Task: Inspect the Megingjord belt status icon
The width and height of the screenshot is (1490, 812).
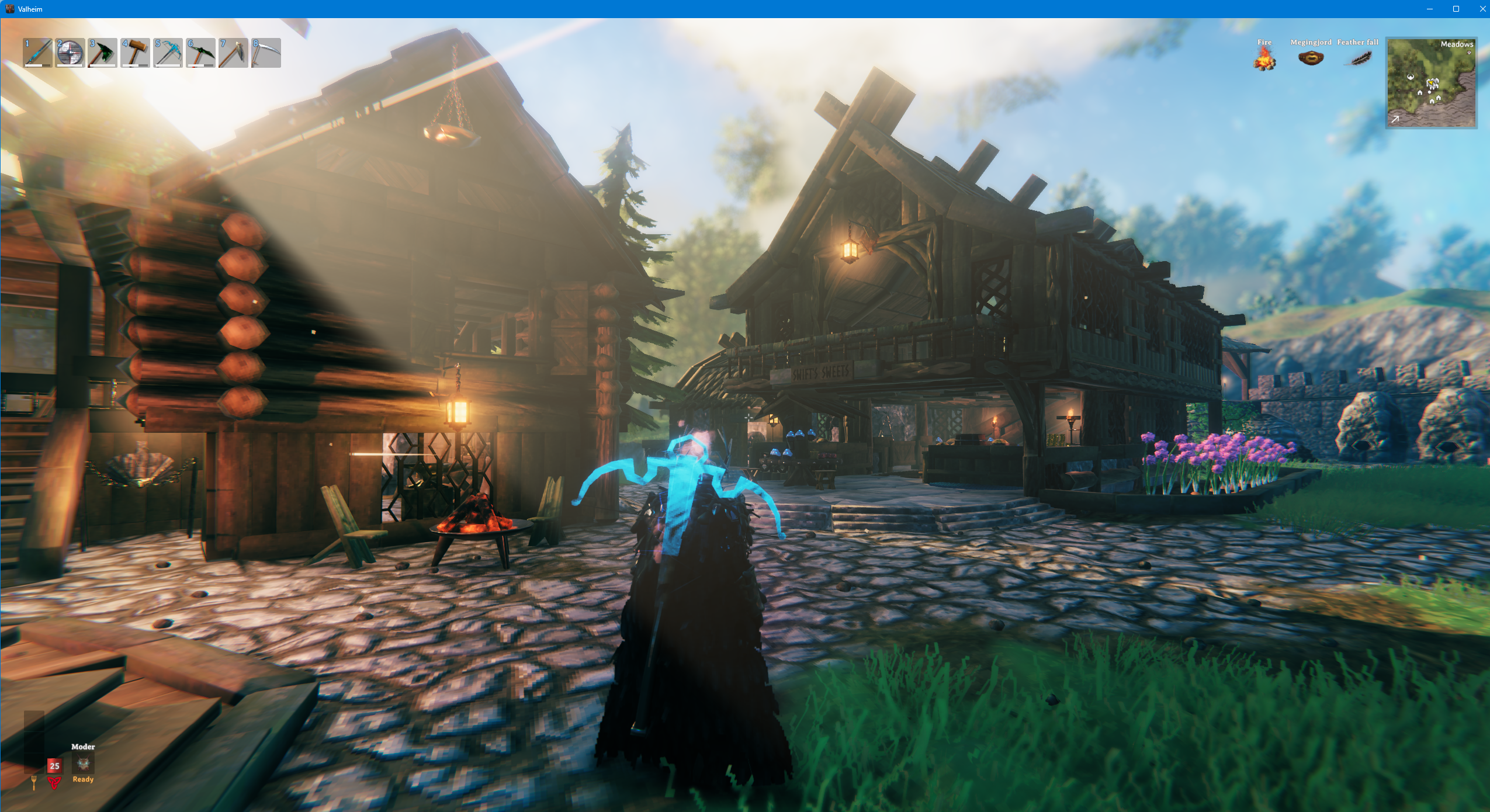Action: point(1311,58)
